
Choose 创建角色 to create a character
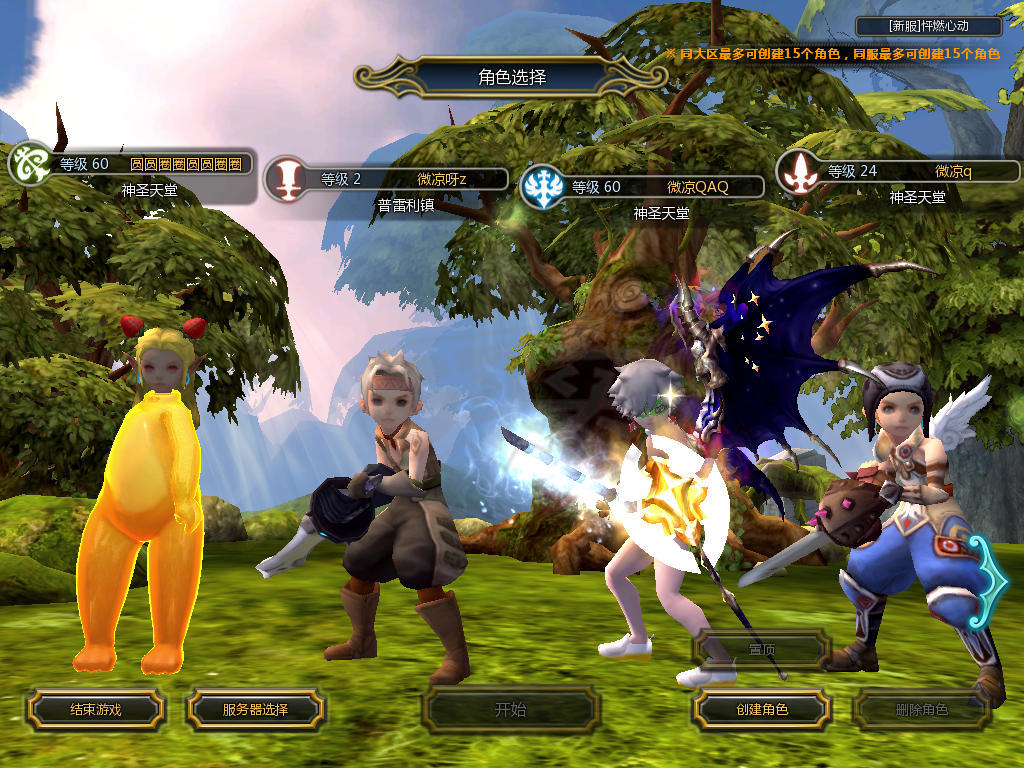coord(761,710)
